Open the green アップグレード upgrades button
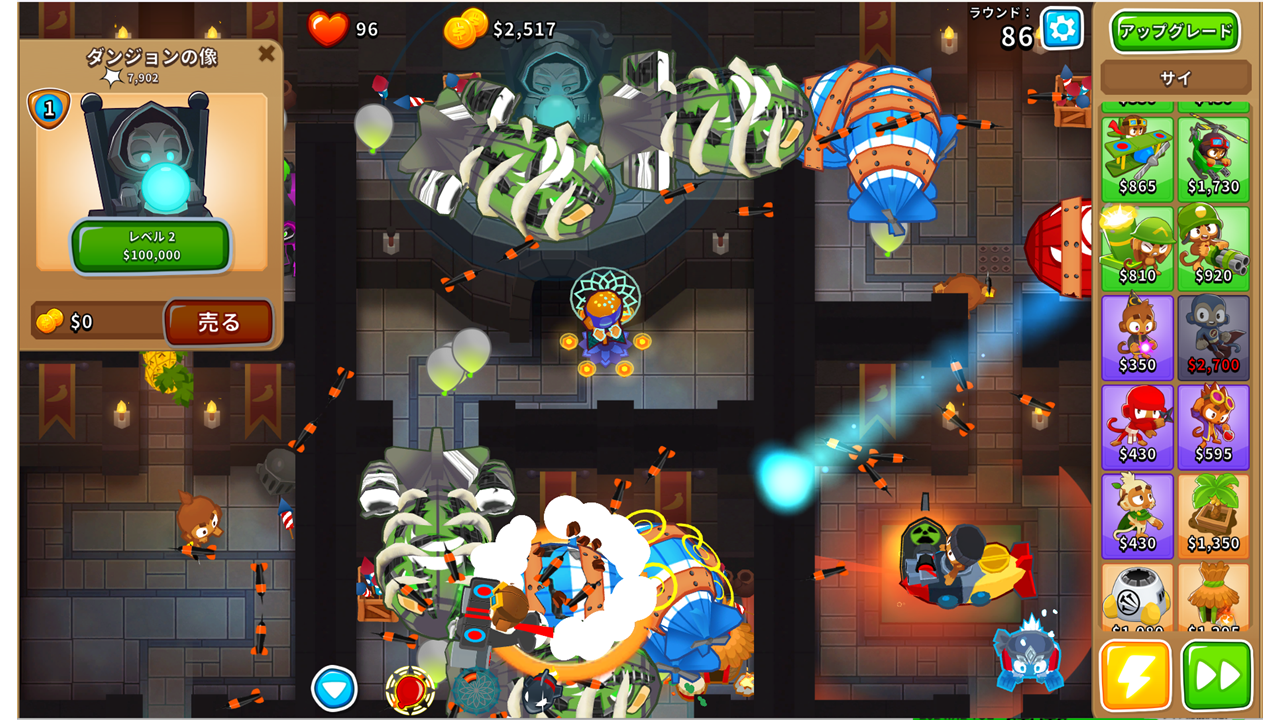Image resolution: width=1280 pixels, height=720 pixels. (x=1175, y=31)
